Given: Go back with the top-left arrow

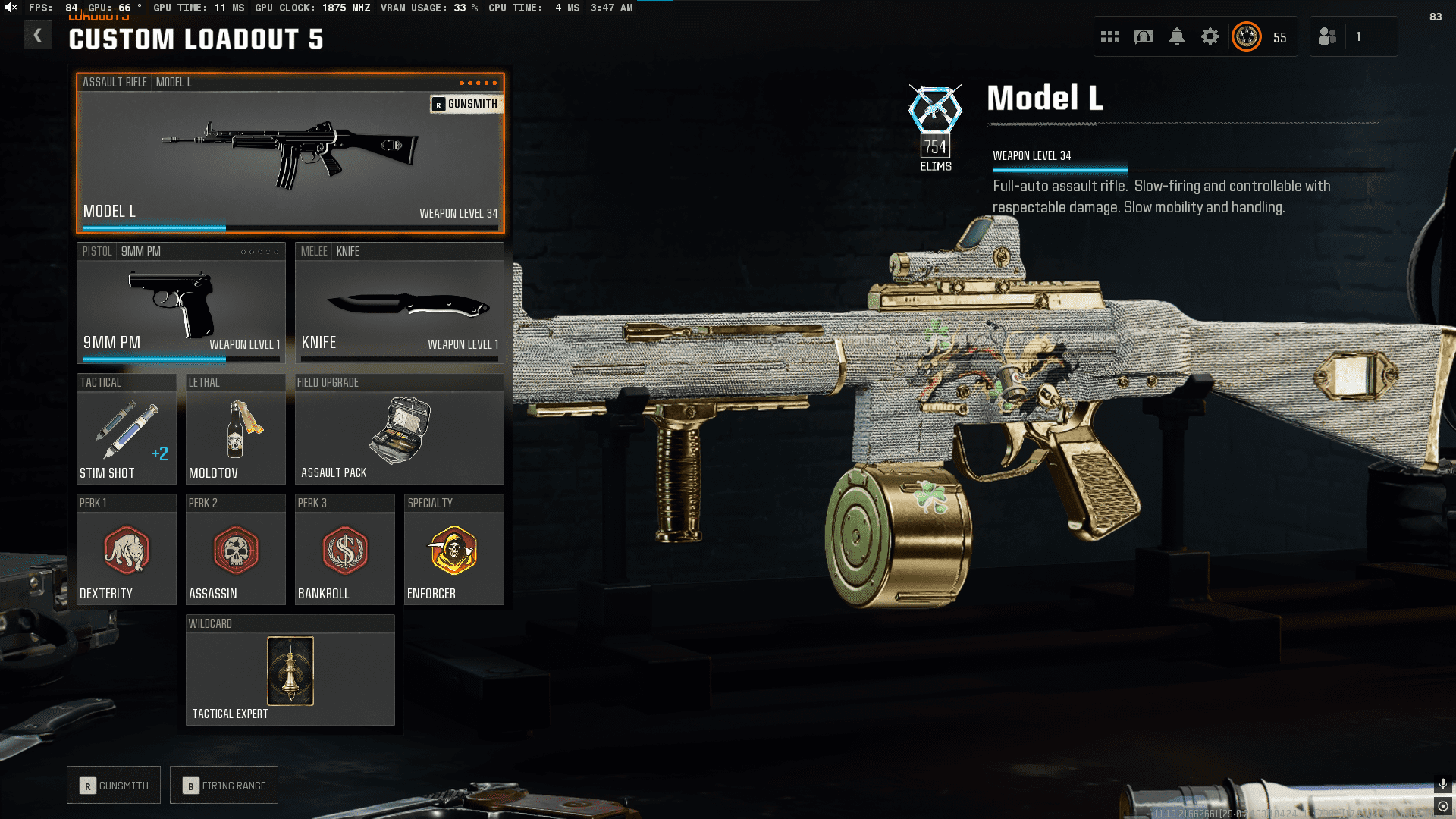Looking at the screenshot, I should pos(37,36).
